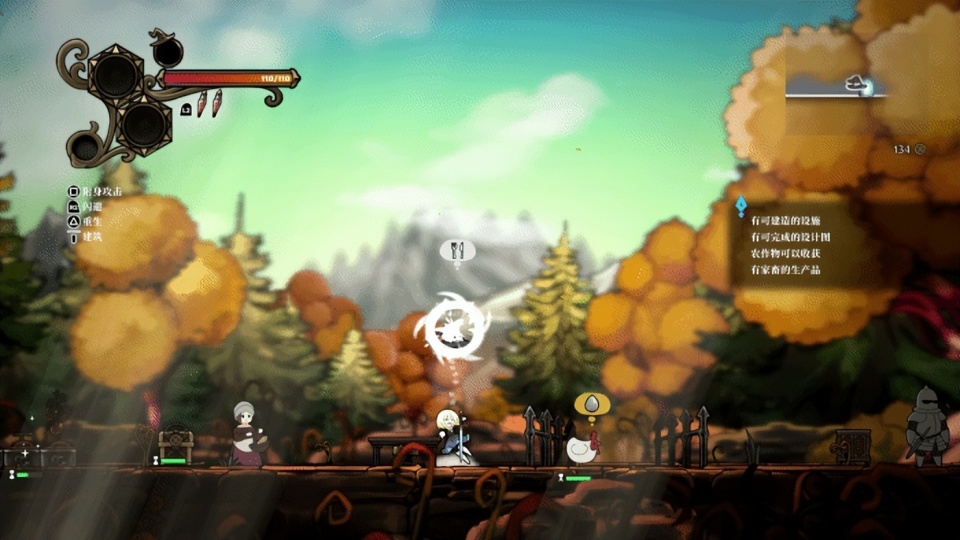This screenshot has width=960, height=540.
Task: Choose the 有家畜的生产品 reminder
Action: click(x=785, y=270)
